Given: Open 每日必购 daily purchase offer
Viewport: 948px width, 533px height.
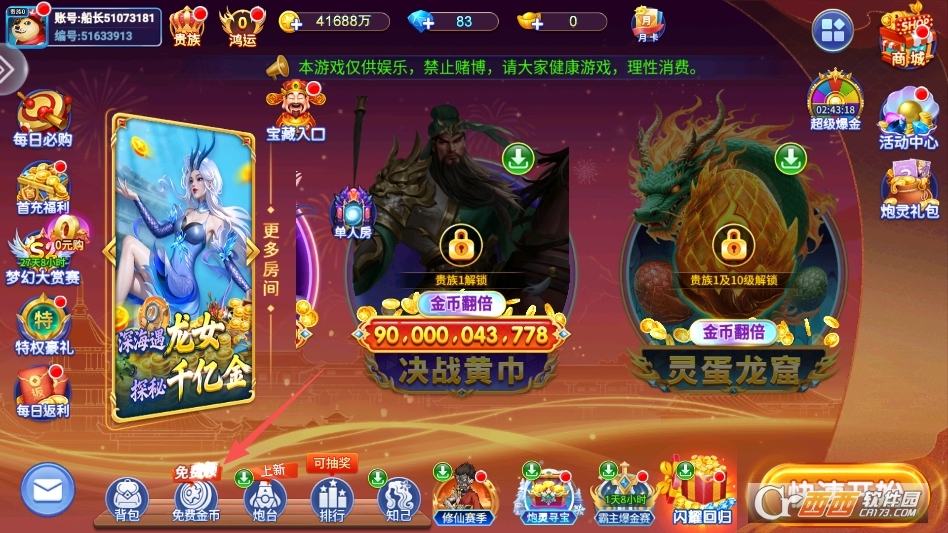Looking at the screenshot, I should [42, 118].
